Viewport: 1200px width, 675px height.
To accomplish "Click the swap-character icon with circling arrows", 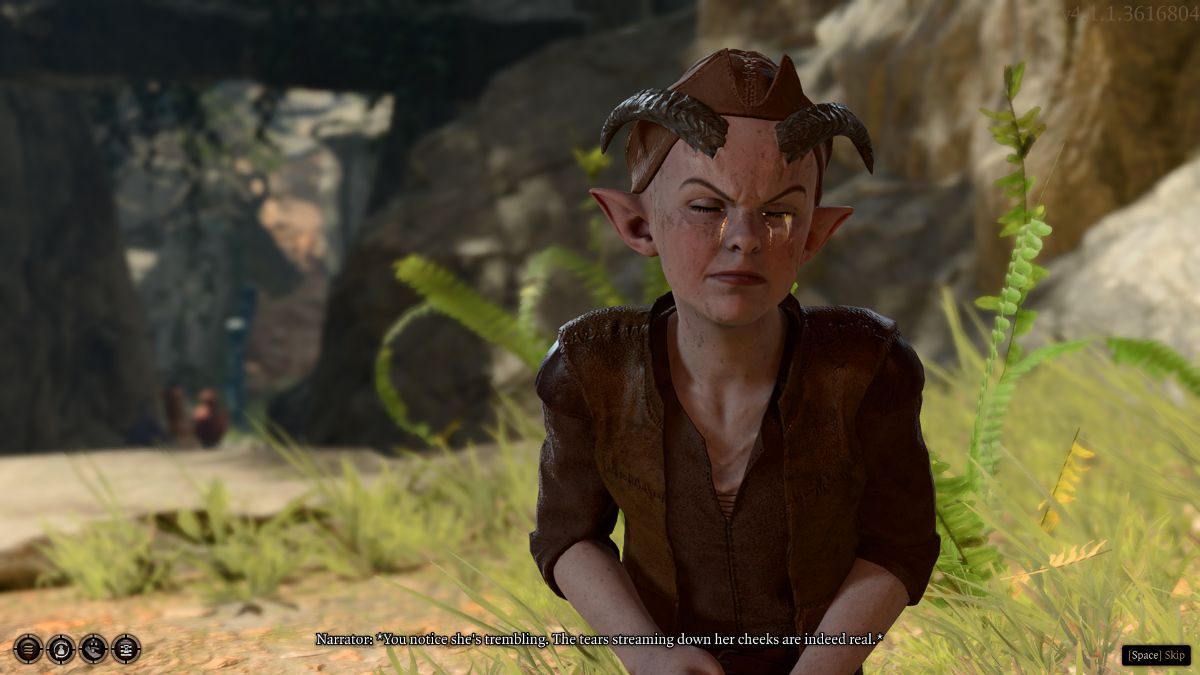I will [x=61, y=649].
